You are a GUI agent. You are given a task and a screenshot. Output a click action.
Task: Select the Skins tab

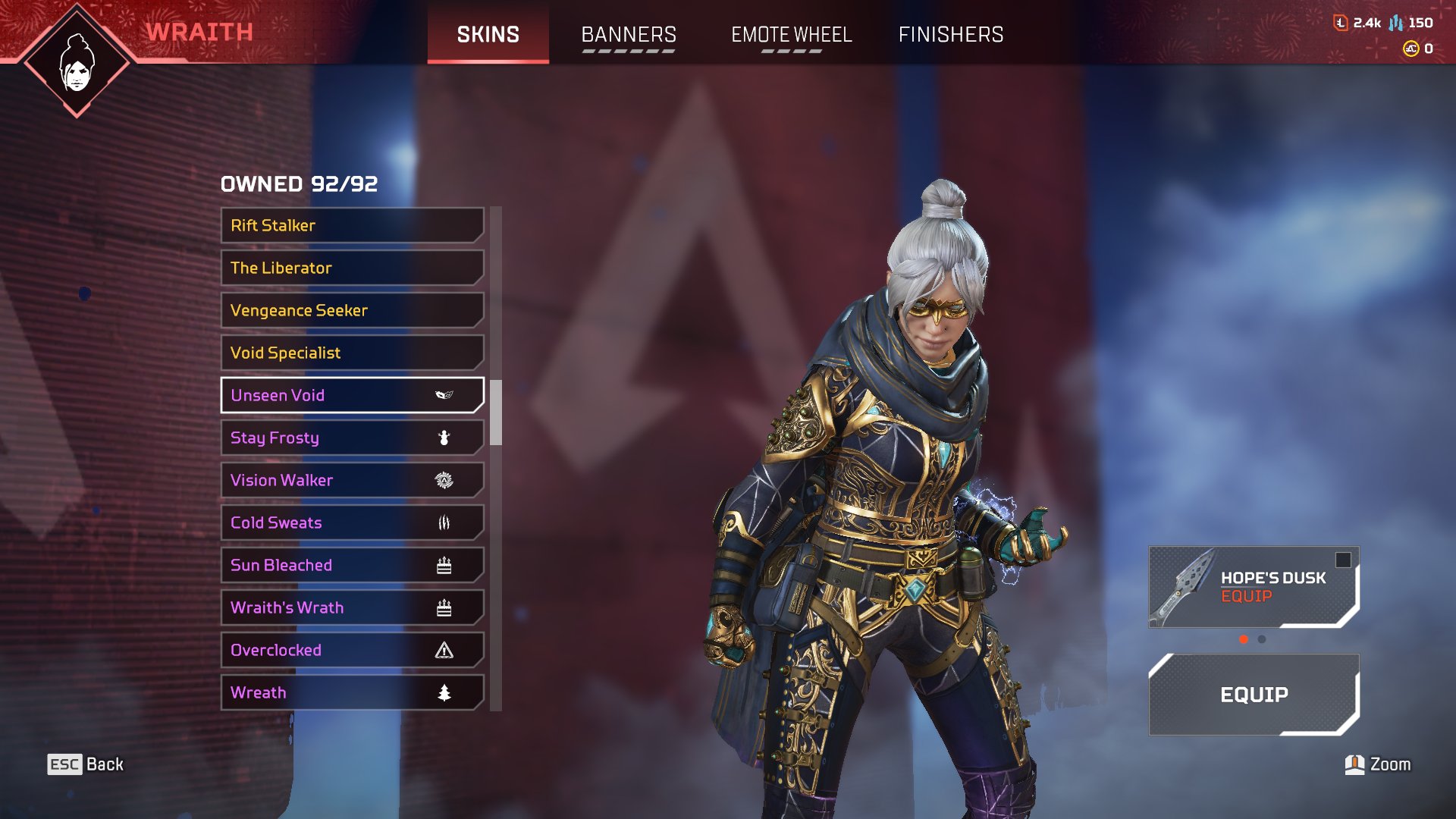488,35
